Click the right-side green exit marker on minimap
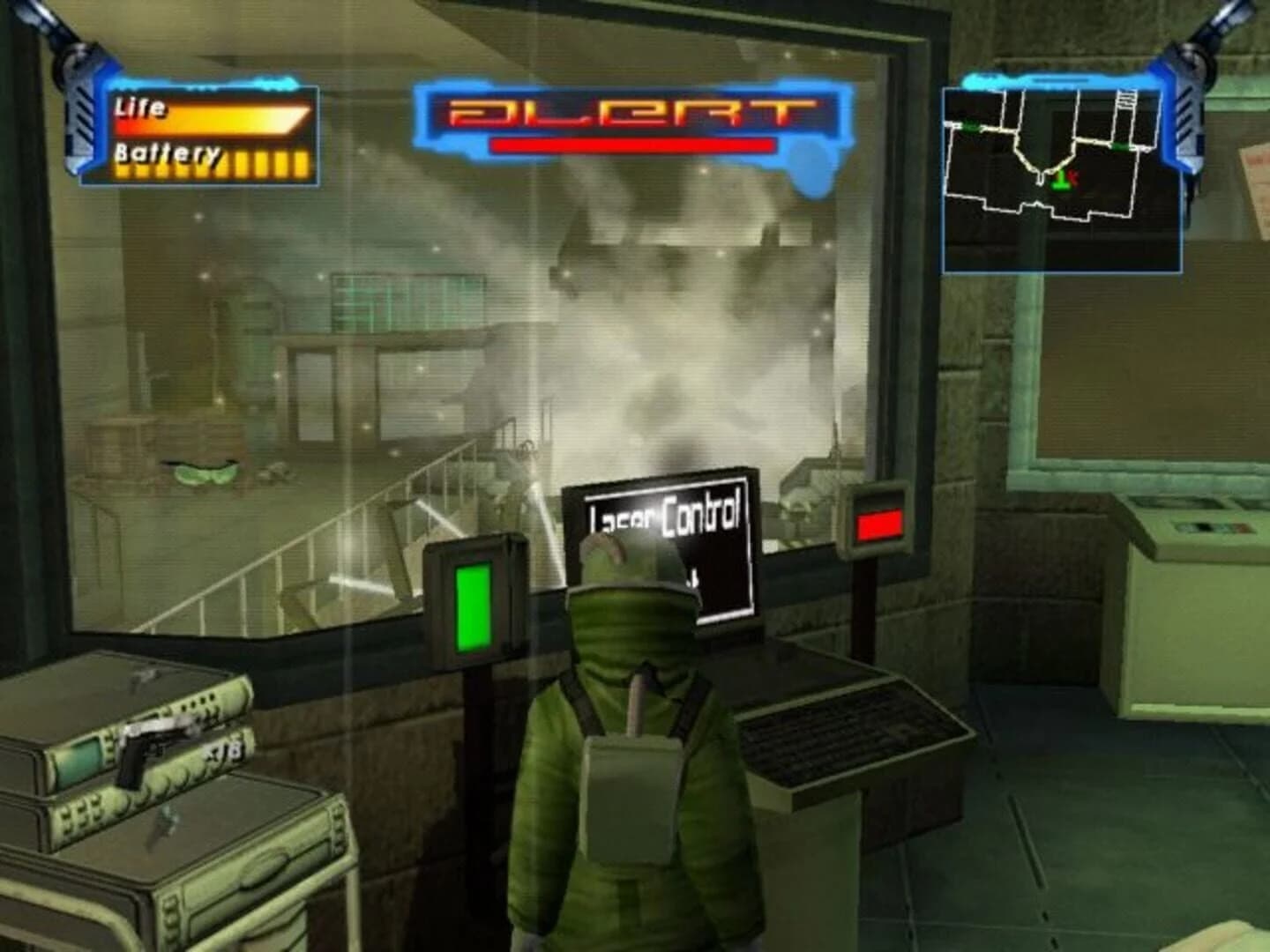Image resolution: width=1270 pixels, height=952 pixels. click(x=1120, y=145)
